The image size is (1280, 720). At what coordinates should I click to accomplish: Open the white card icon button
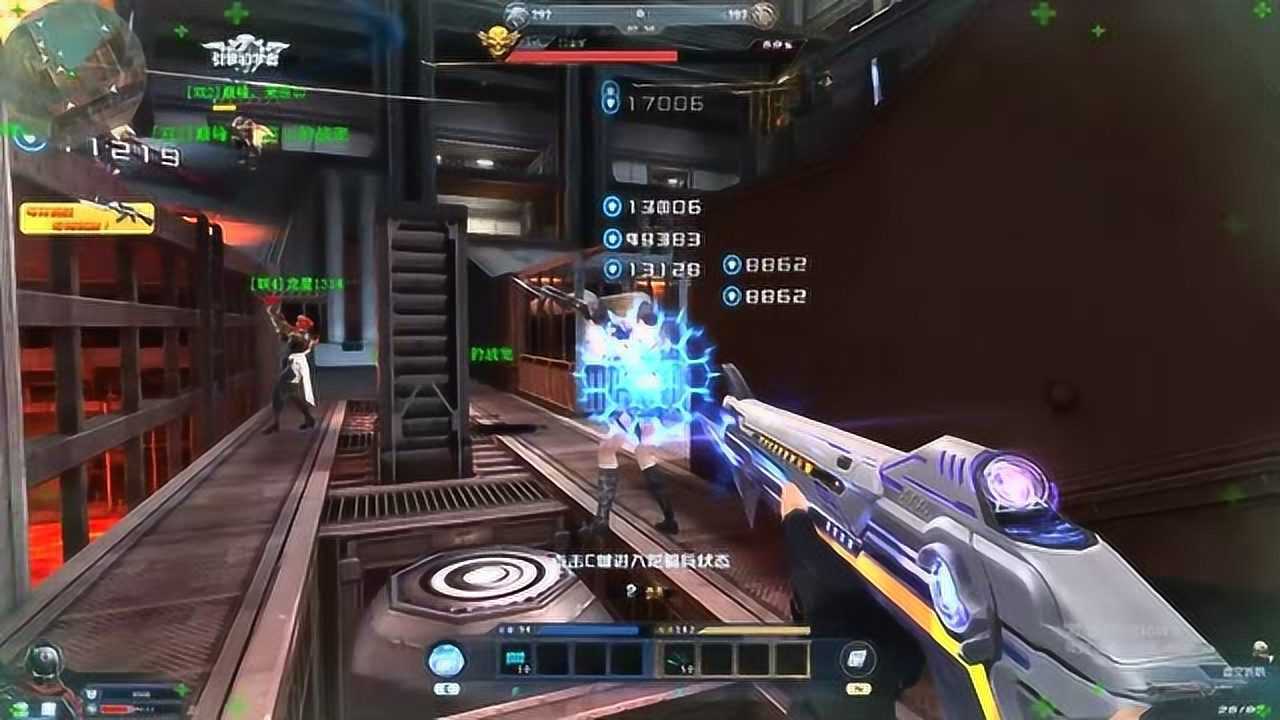[859, 659]
